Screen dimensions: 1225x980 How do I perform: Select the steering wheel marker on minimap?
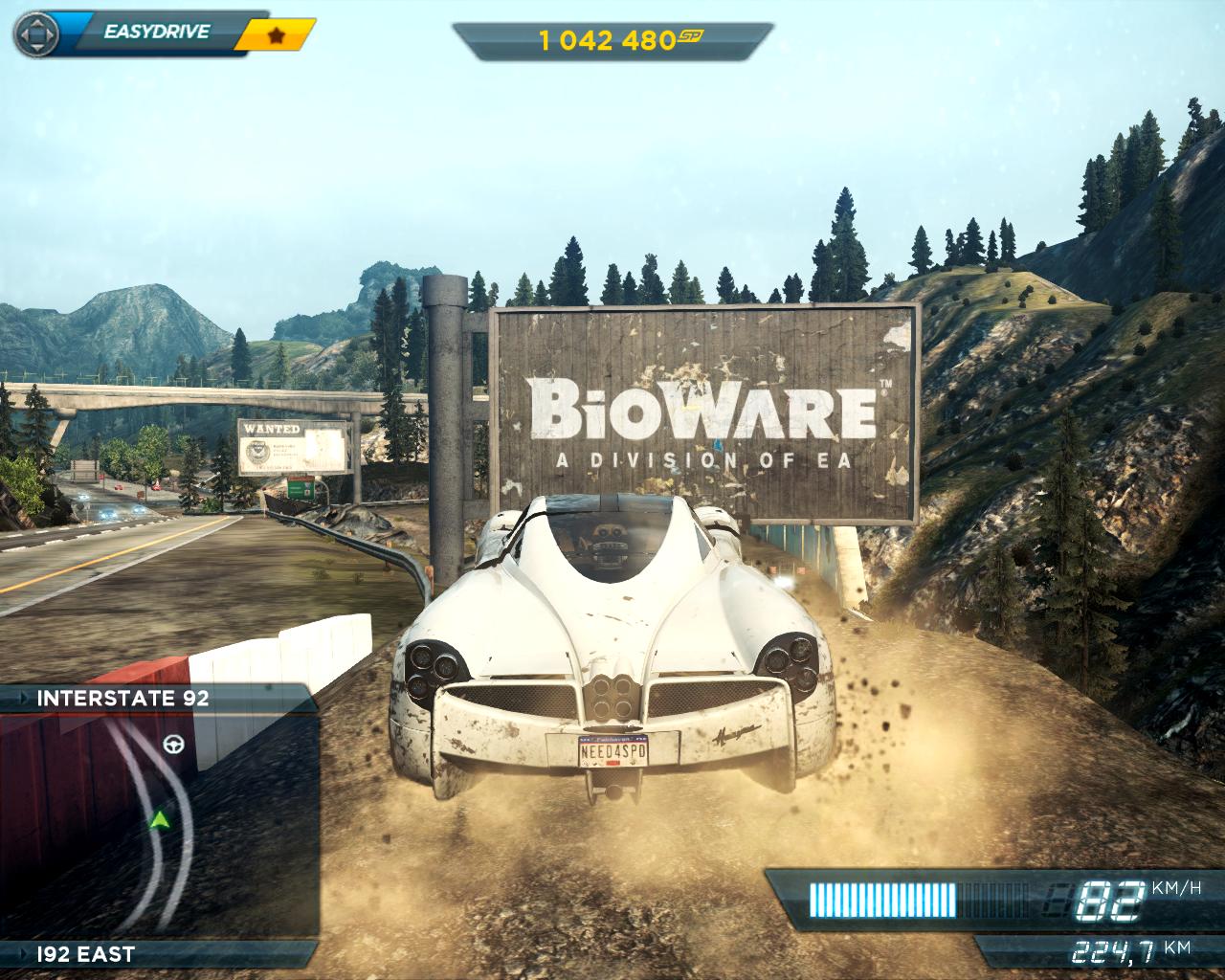coord(173,744)
